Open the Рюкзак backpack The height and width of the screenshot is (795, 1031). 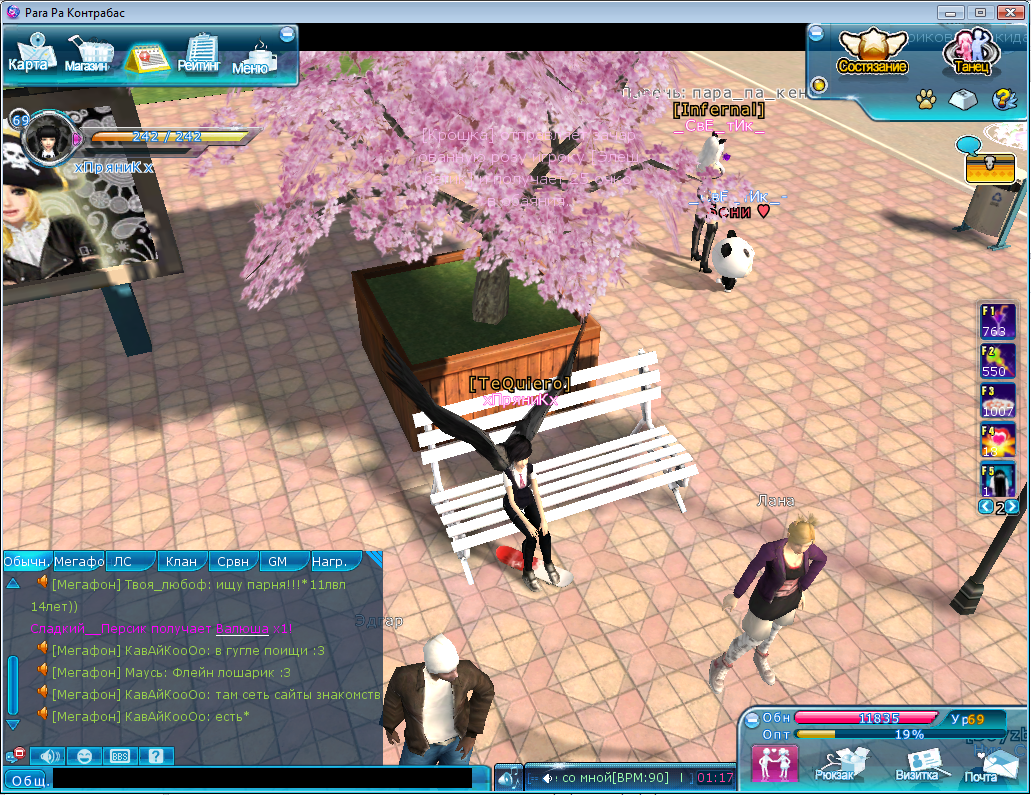[x=836, y=764]
